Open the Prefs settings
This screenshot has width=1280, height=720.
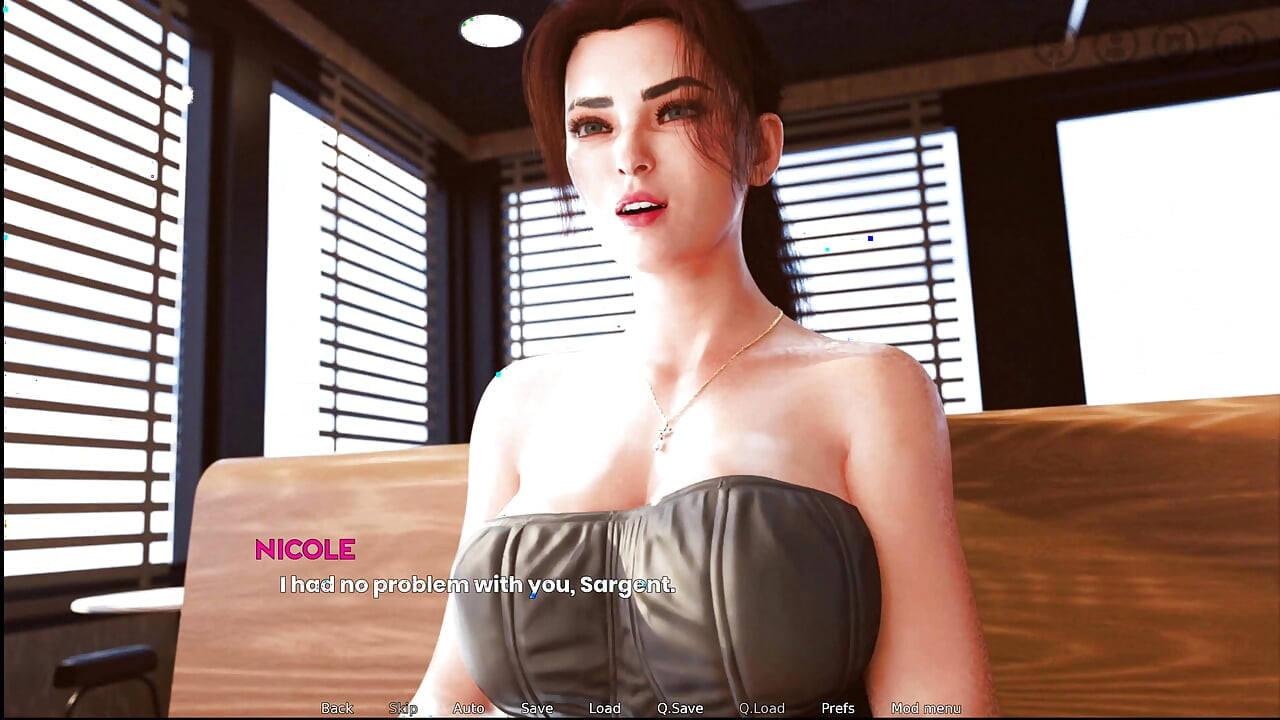click(x=838, y=708)
